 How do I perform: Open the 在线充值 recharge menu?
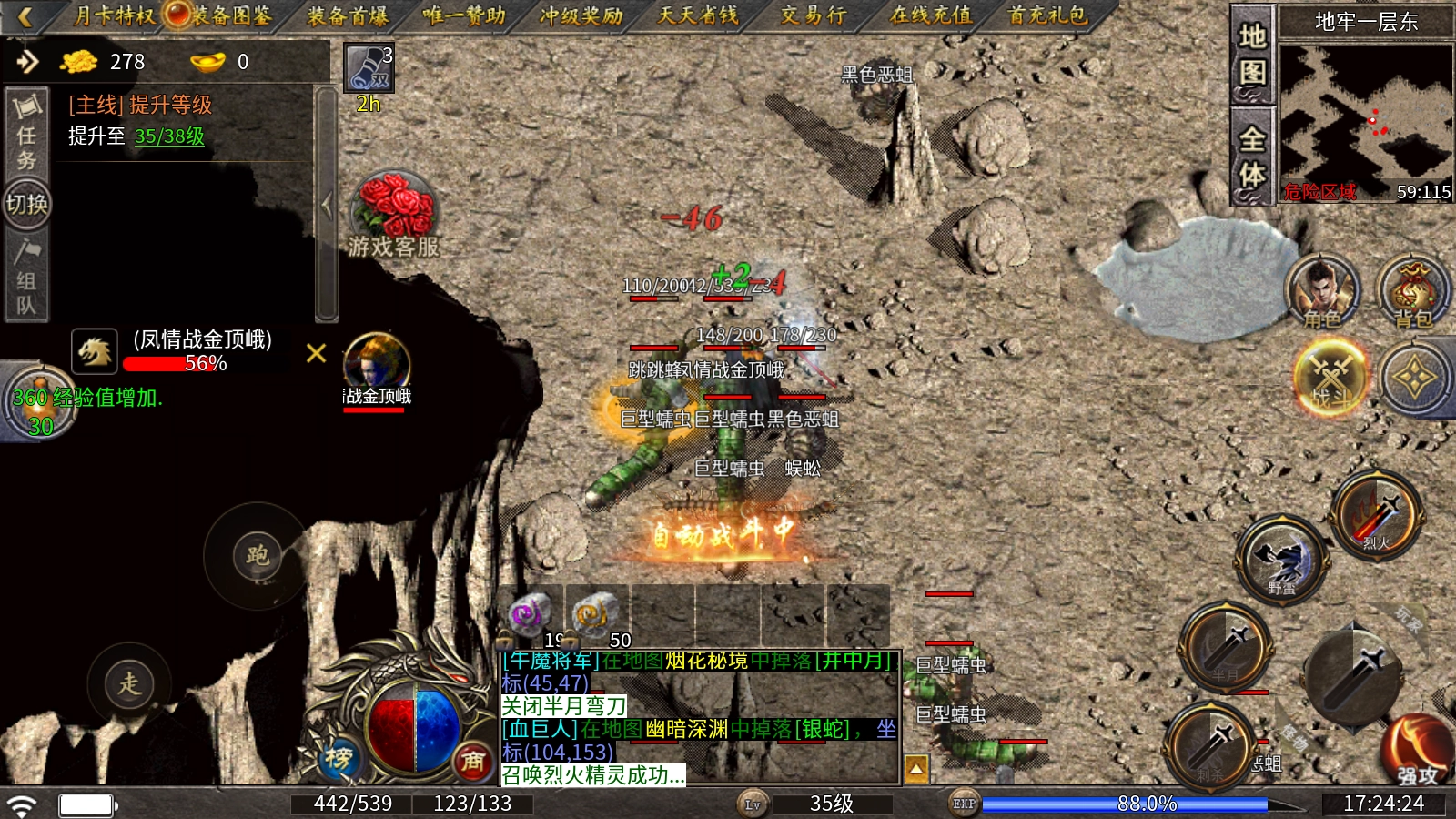point(930,15)
